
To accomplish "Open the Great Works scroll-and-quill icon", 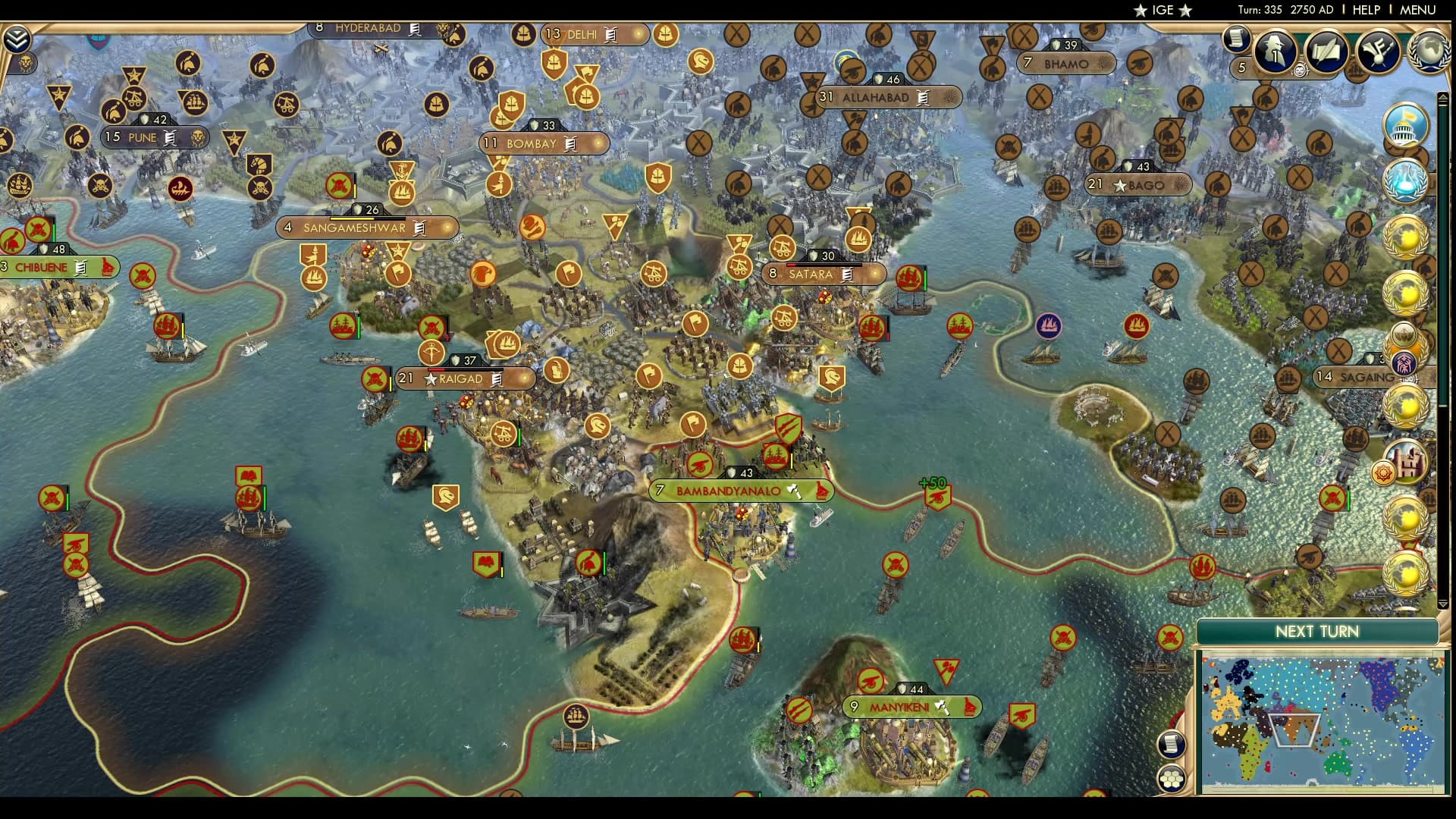I will (1326, 51).
